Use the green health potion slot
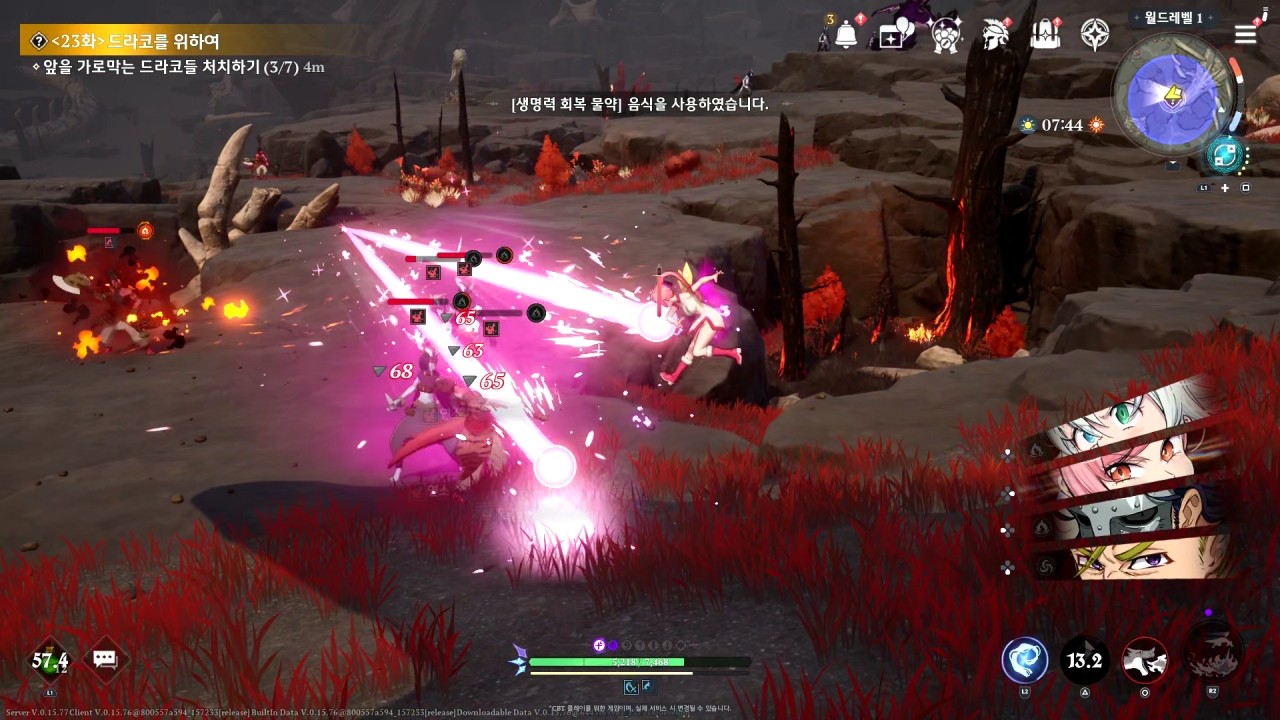 [x=50, y=660]
